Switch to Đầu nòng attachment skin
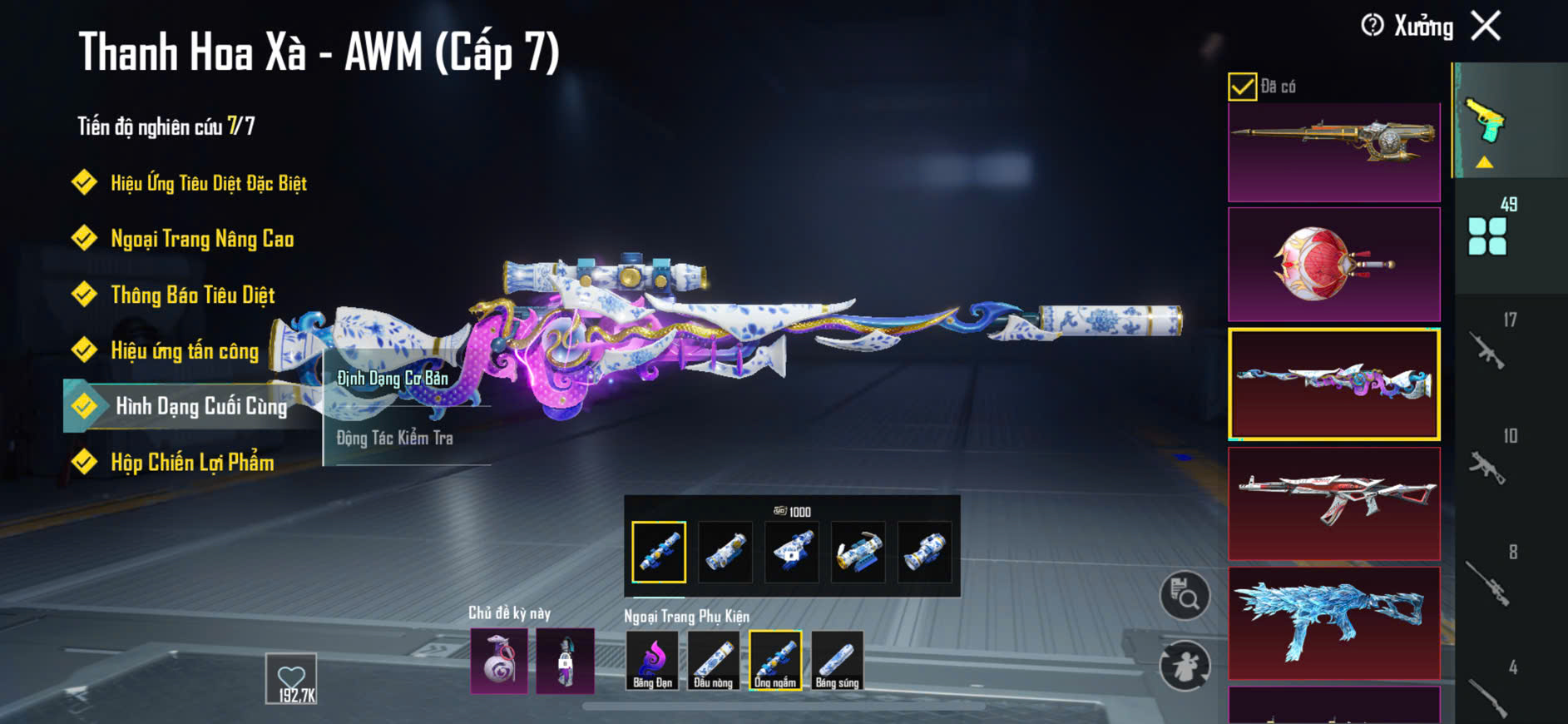The width and height of the screenshot is (1568, 724). 713,661
